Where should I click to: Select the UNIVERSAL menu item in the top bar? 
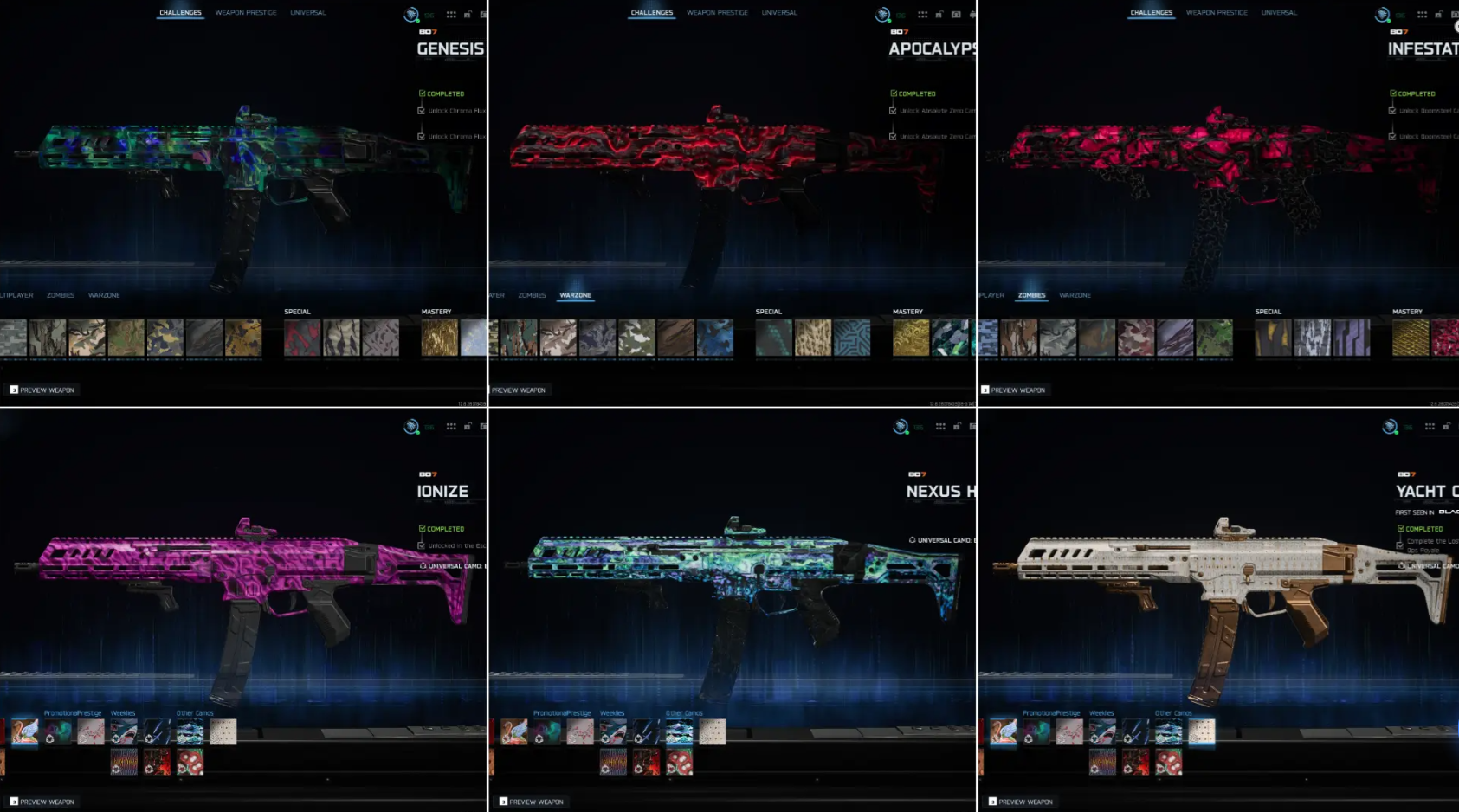pyautogui.click(x=309, y=12)
